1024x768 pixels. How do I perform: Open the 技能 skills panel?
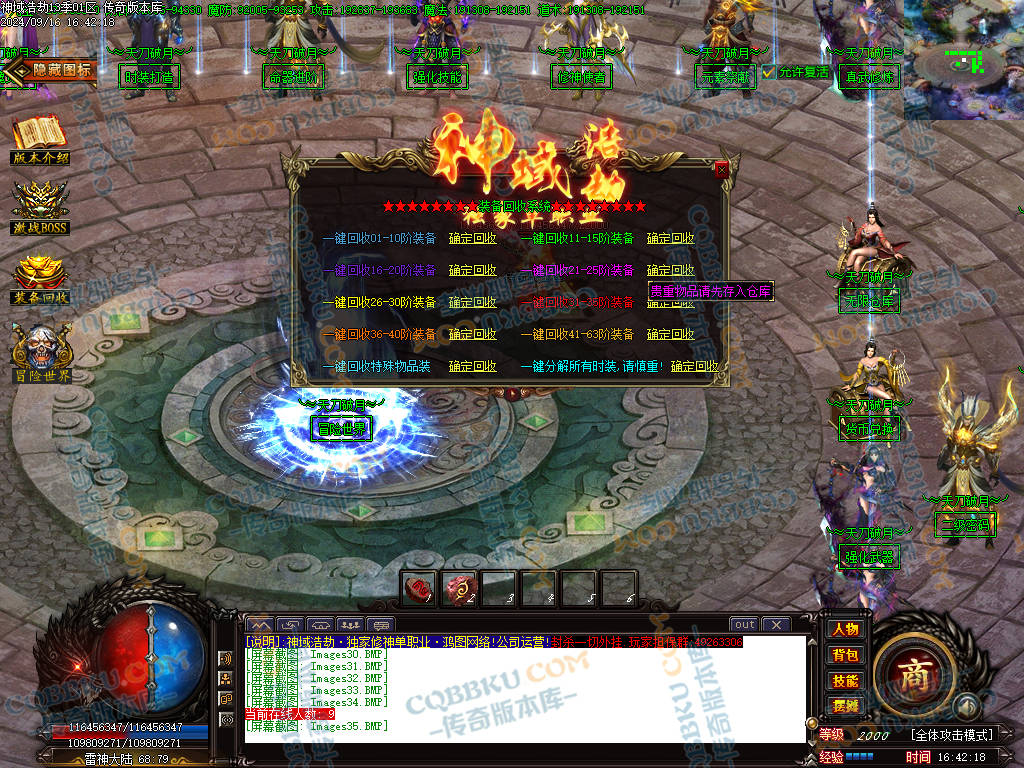tap(845, 681)
